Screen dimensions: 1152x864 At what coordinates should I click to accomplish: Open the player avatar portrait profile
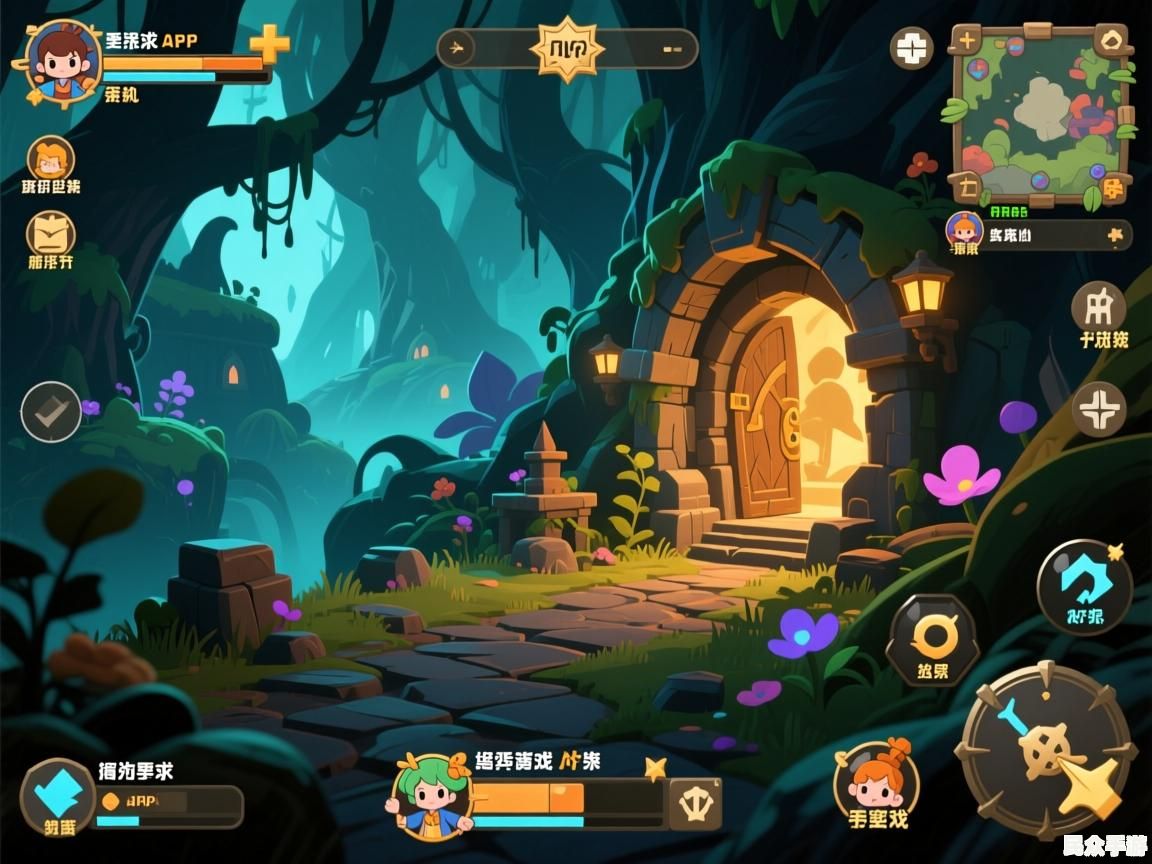click(62, 60)
